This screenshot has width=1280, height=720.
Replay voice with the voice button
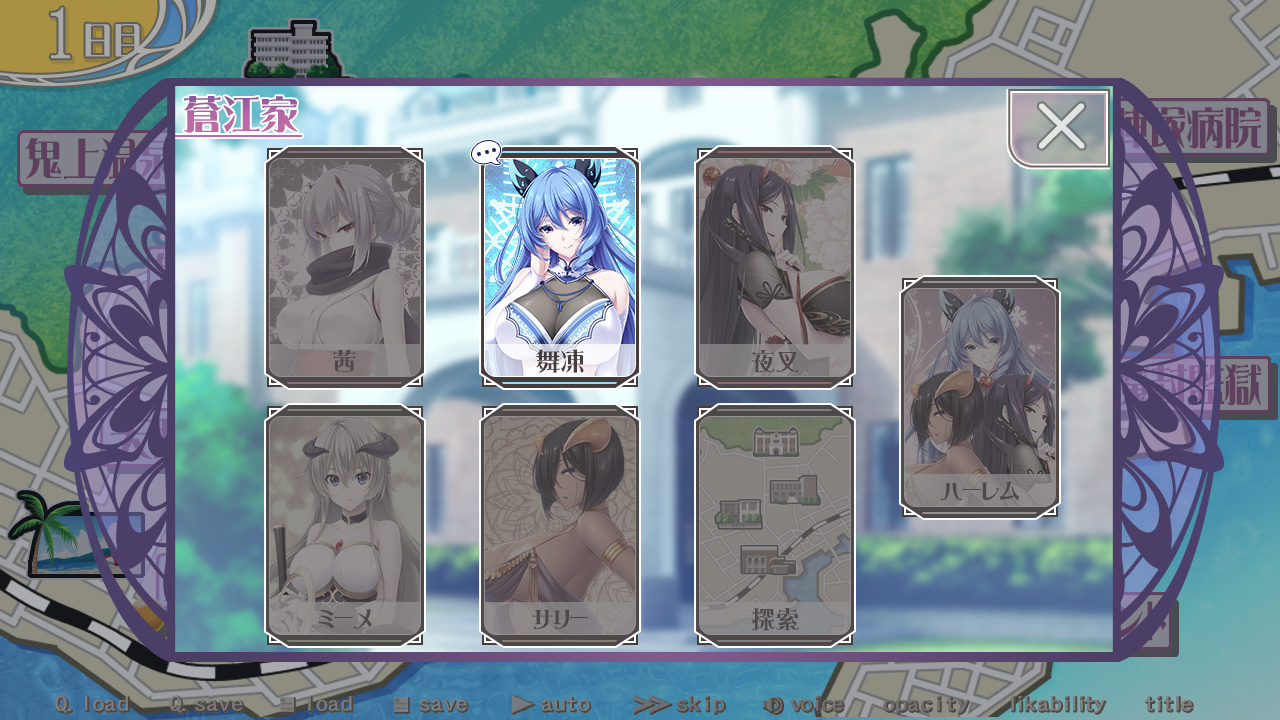click(x=804, y=704)
